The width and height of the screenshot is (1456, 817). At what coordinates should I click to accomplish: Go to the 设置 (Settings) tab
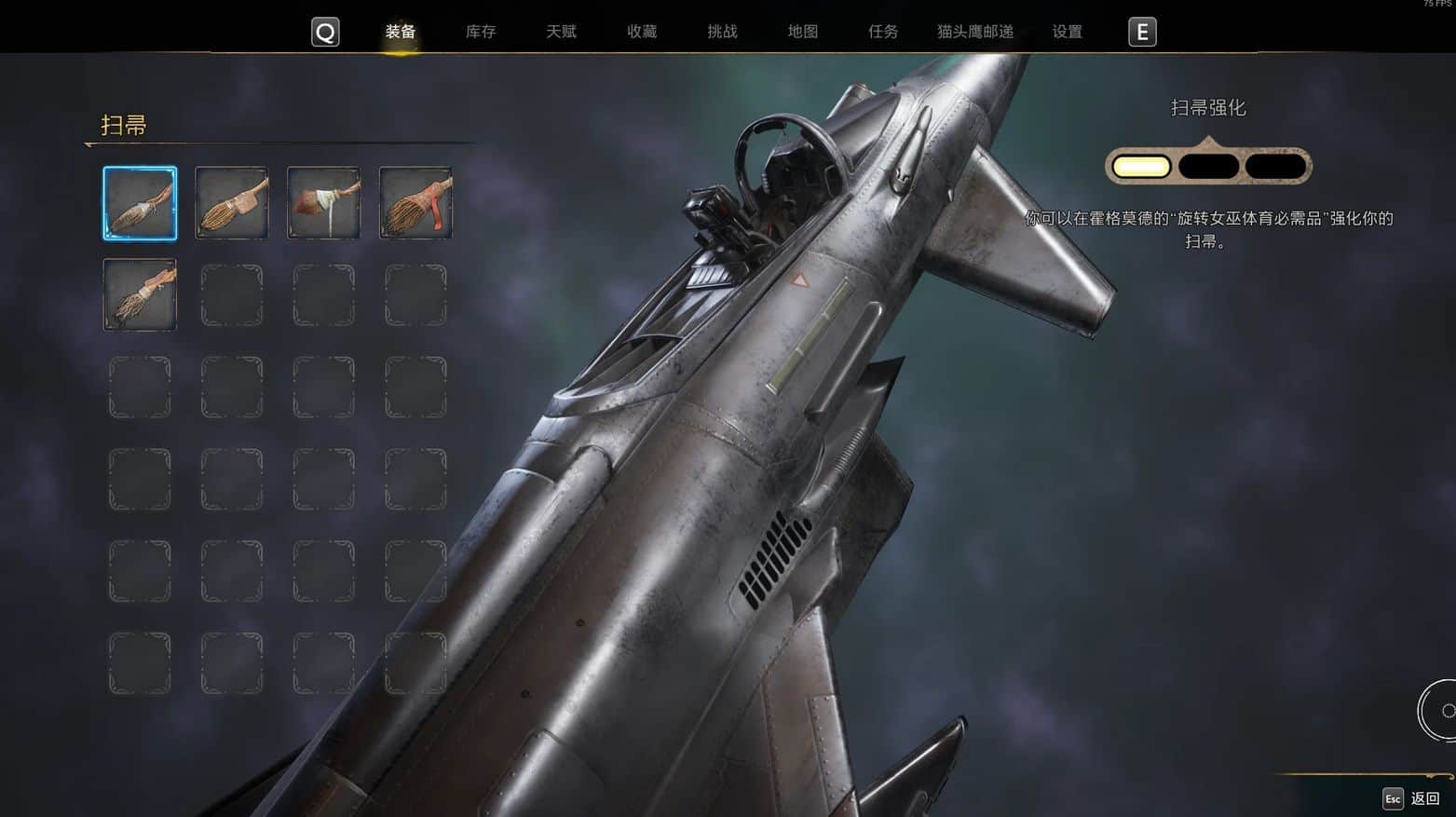coord(1068,32)
